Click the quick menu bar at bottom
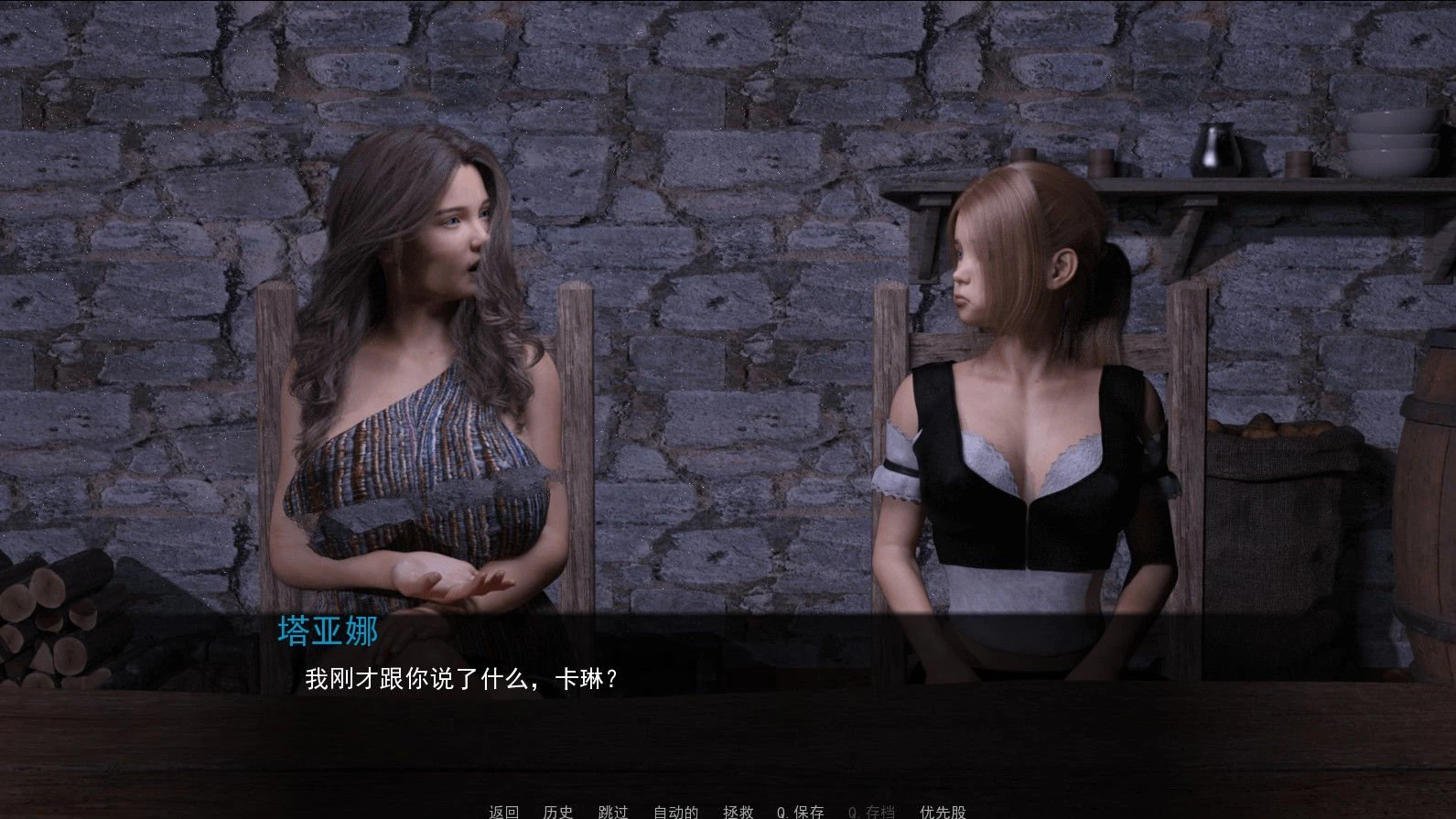 723,811
